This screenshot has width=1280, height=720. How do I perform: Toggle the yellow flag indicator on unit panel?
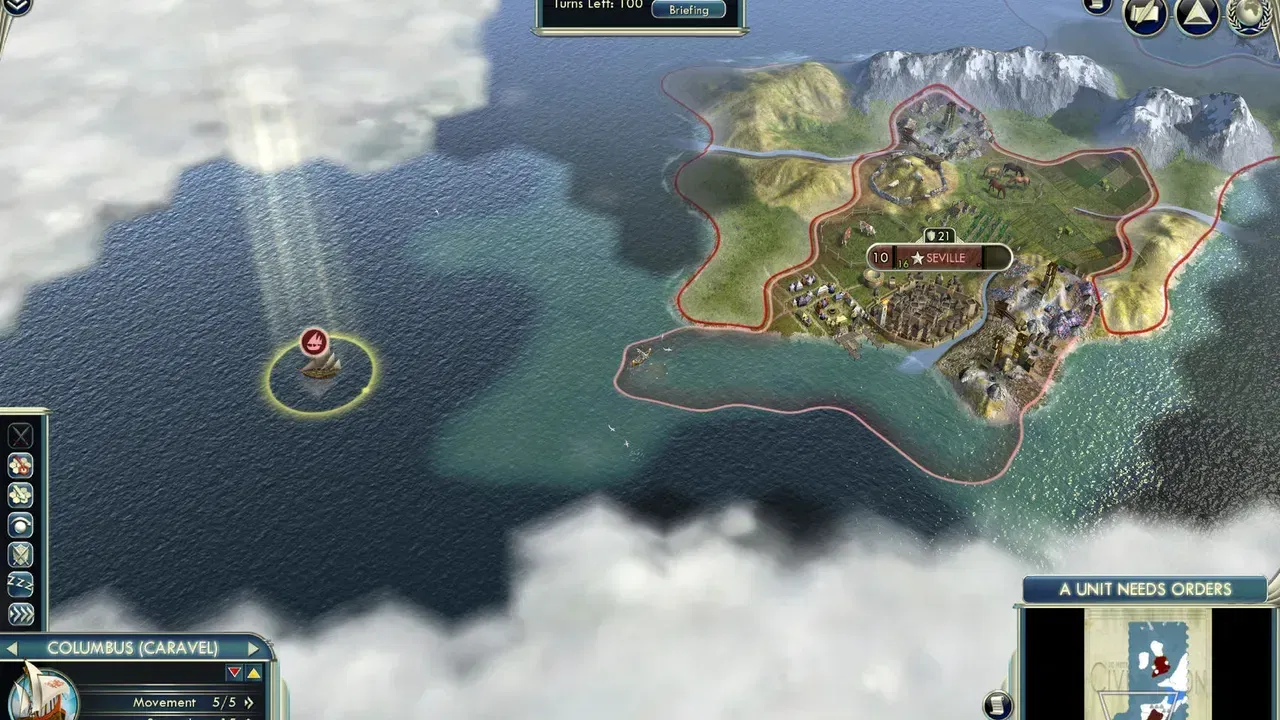tap(253, 671)
